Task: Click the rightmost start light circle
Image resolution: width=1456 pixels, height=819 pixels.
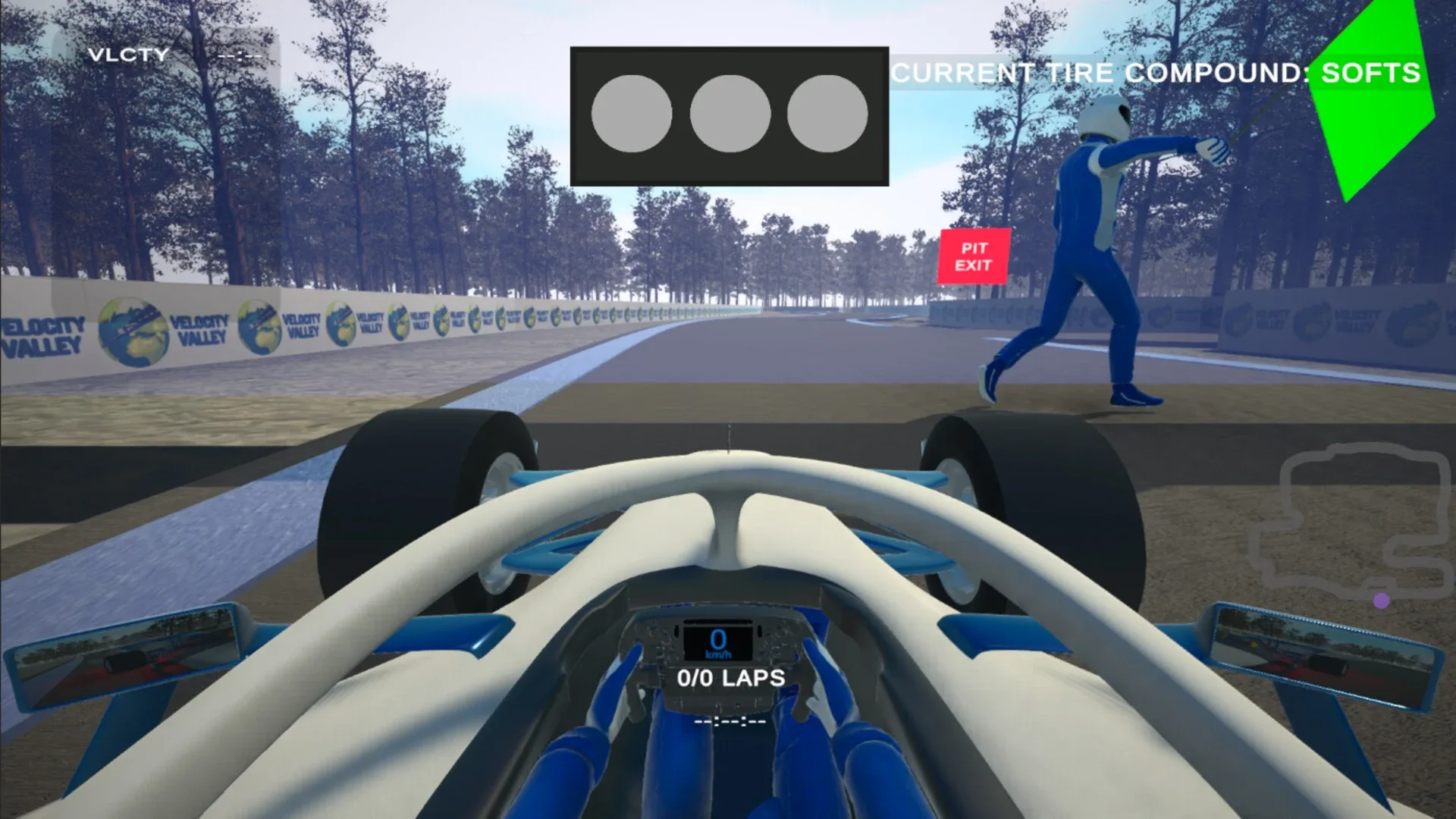Action: coord(828,114)
